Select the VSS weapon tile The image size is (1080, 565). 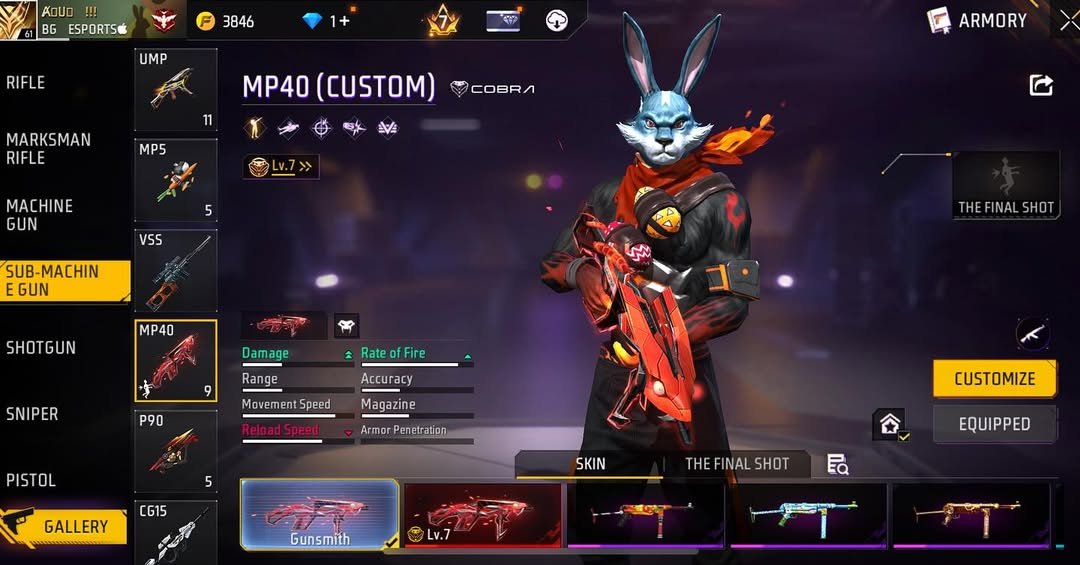[x=175, y=270]
